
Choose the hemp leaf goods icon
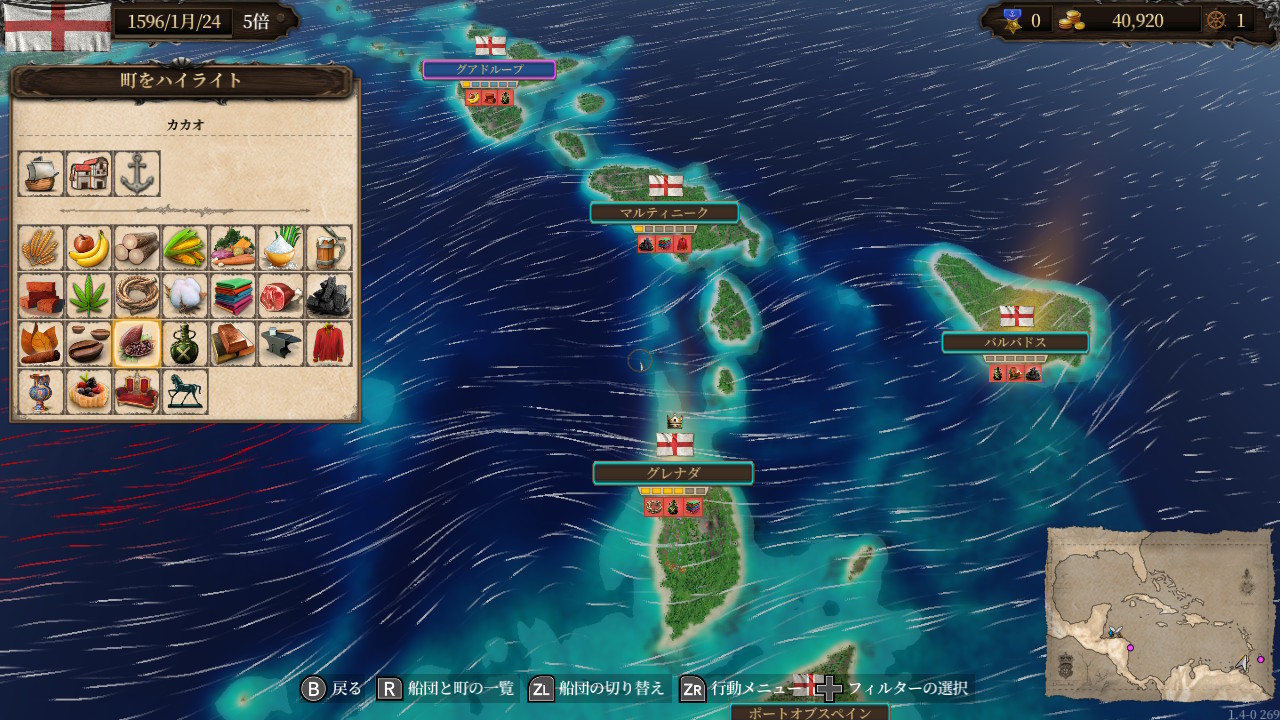(89, 295)
